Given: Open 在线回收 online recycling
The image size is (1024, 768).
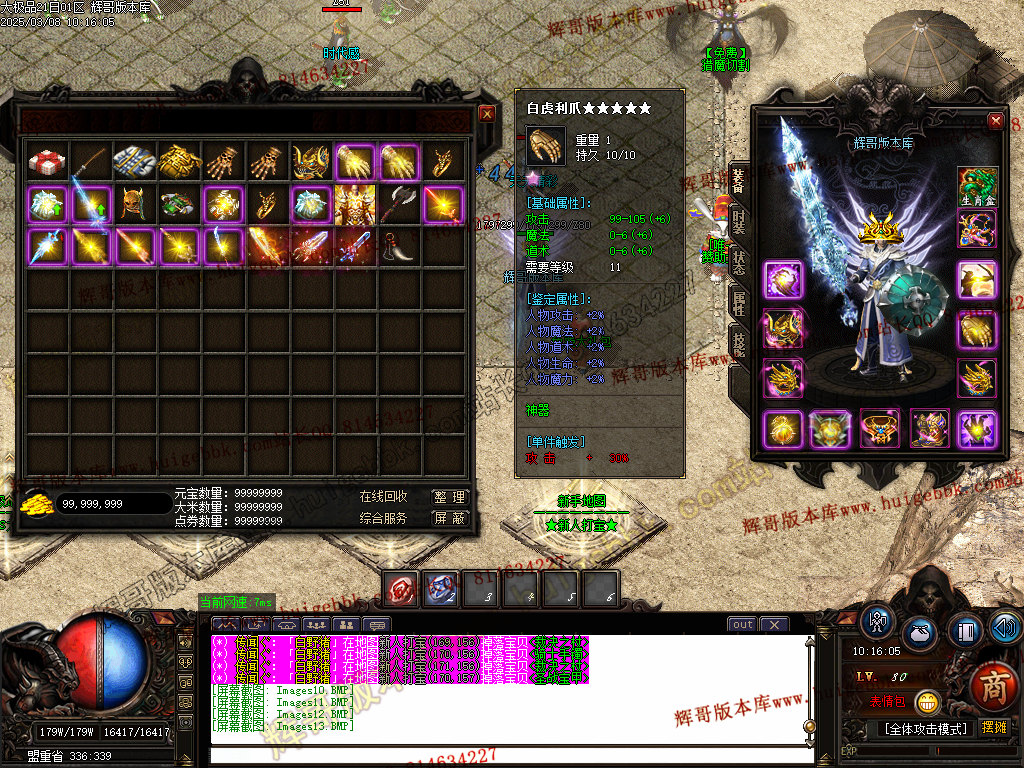Looking at the screenshot, I should coord(383,497).
